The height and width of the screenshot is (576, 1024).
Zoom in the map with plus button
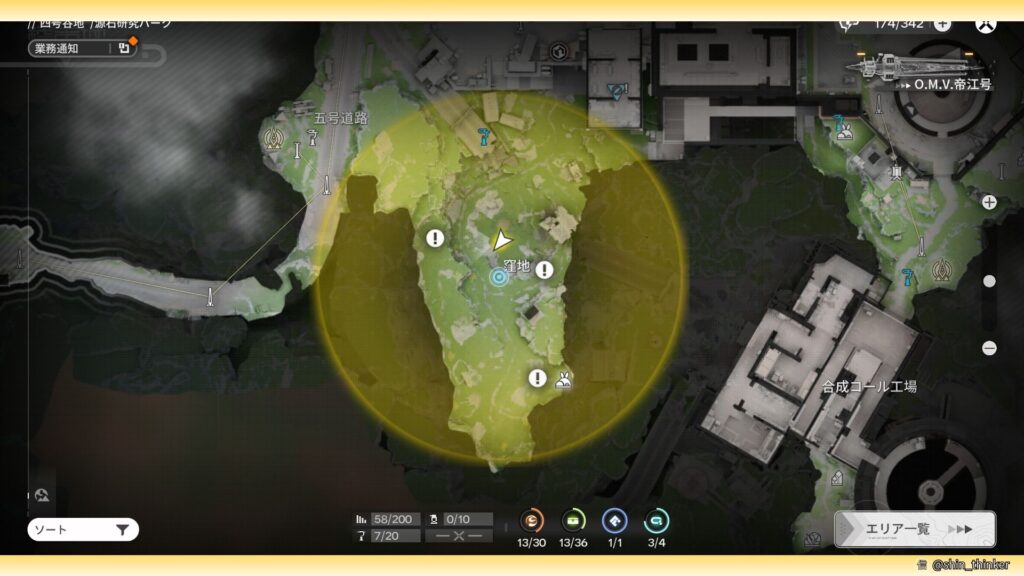tap(989, 202)
